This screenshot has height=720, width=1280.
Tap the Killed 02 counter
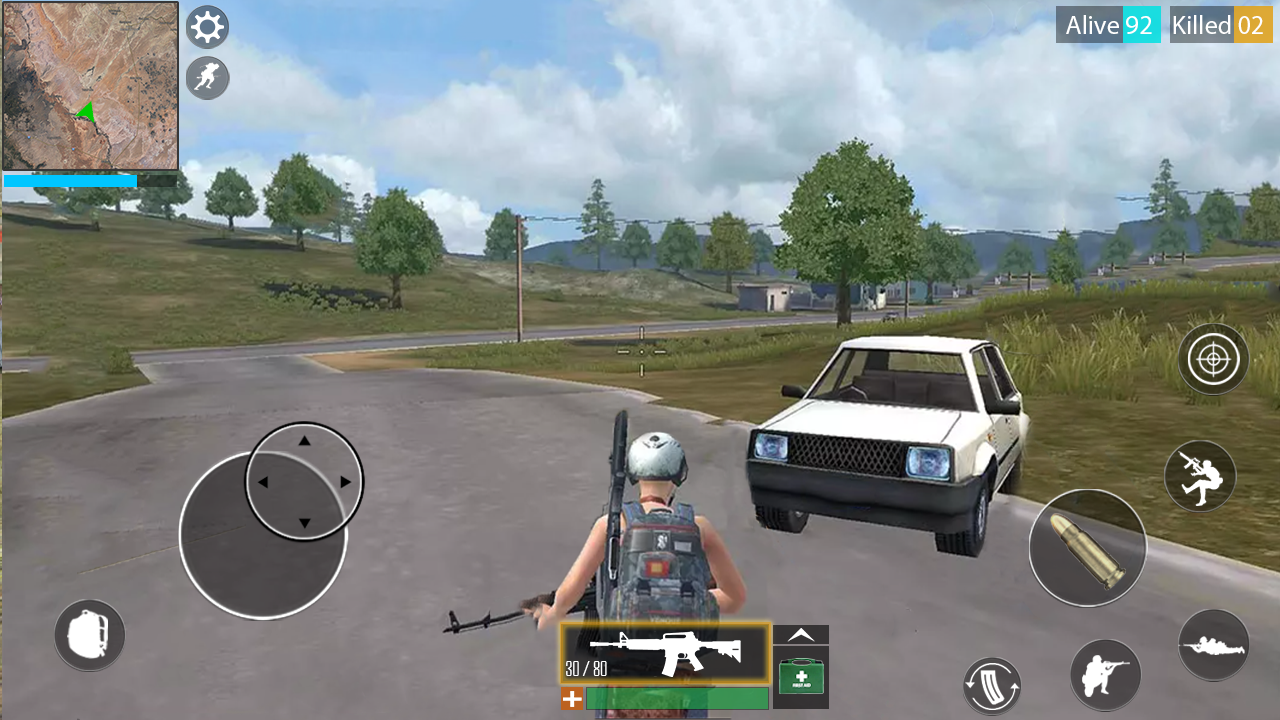1220,25
